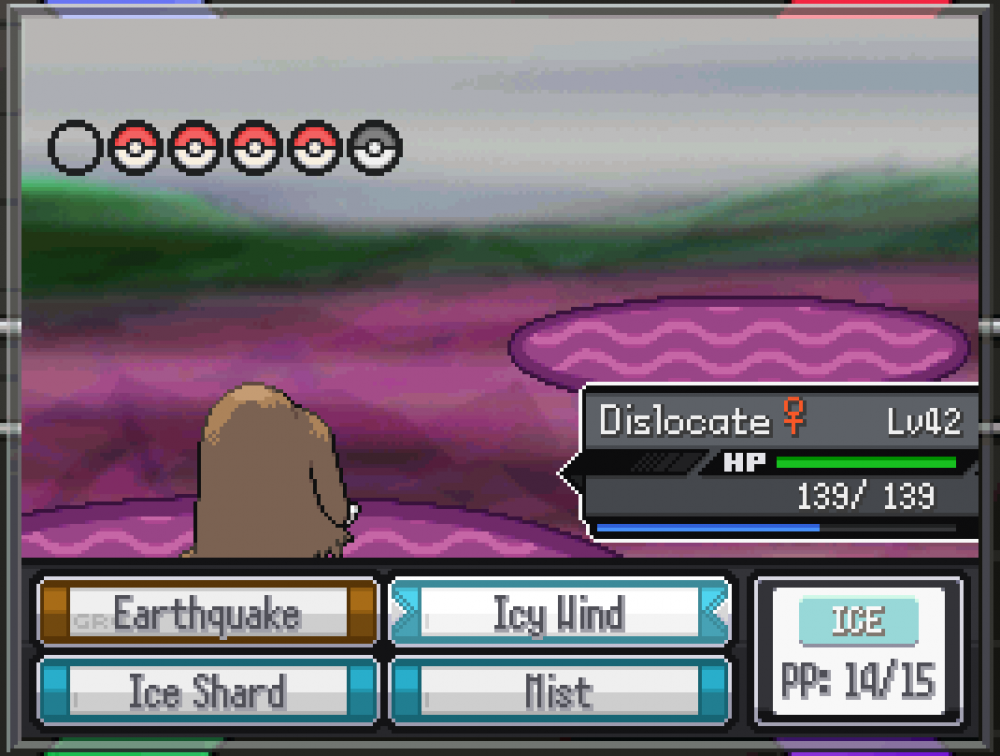Choose the Ice Shard attack

point(207,691)
